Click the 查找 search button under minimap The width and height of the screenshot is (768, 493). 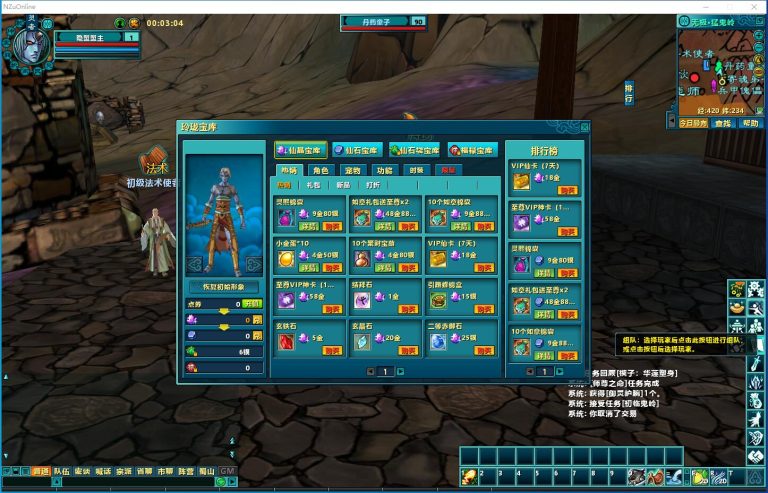[x=722, y=123]
